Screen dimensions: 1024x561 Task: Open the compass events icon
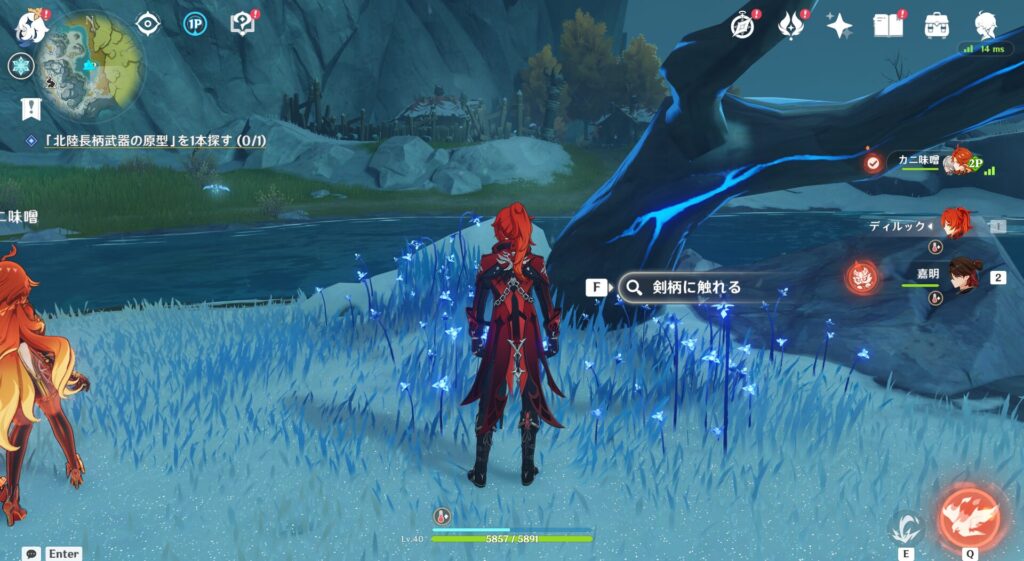click(743, 25)
